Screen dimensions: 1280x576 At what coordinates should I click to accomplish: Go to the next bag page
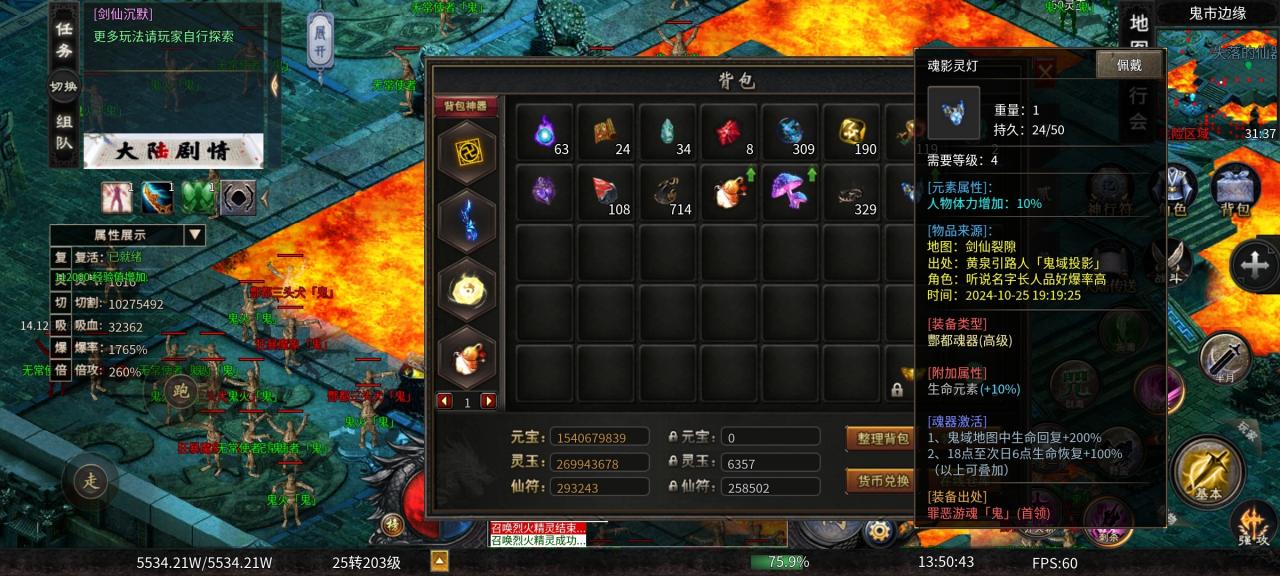[489, 401]
